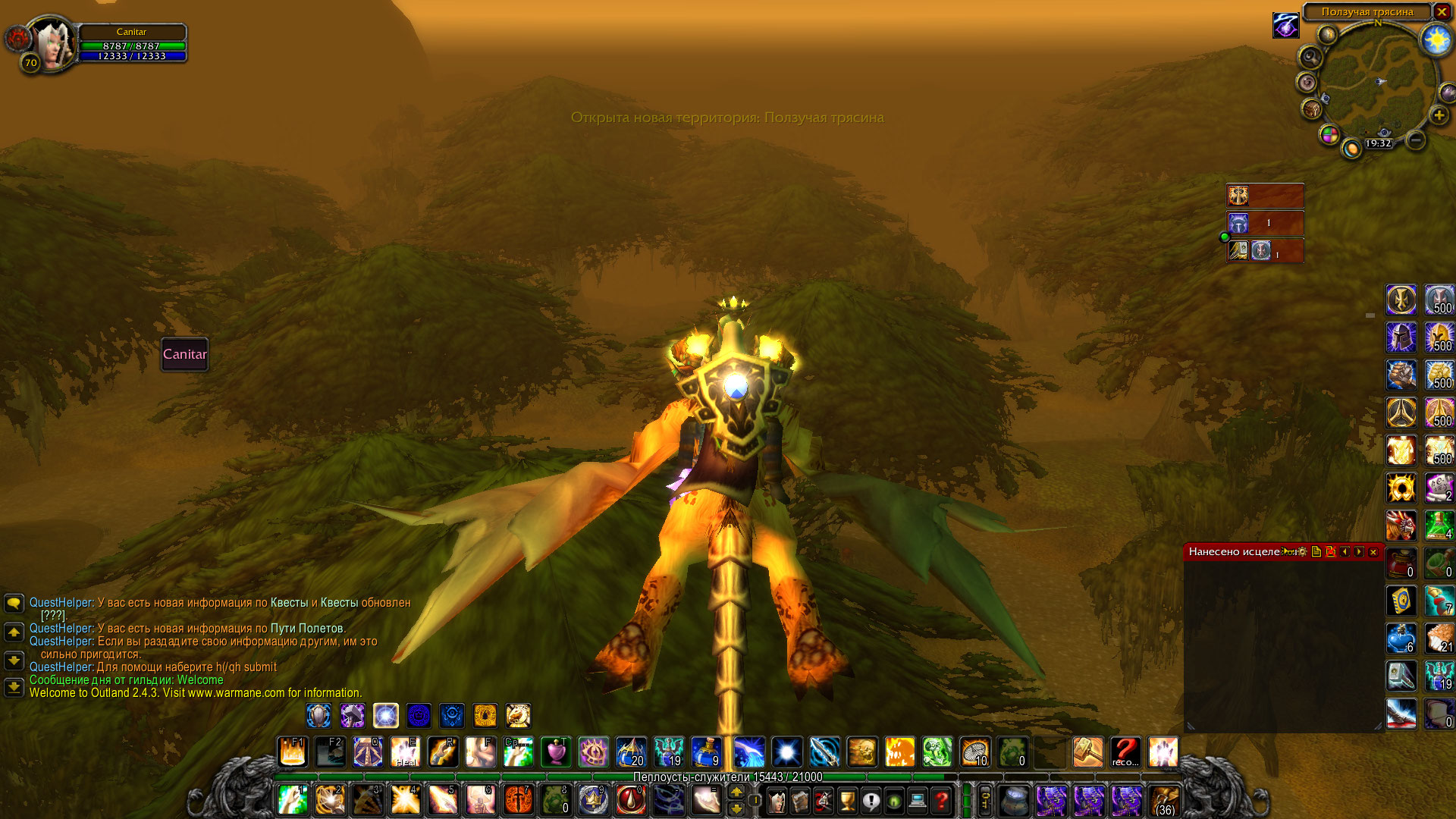Zoom out the minimap with minus button

pyautogui.click(x=1415, y=140)
